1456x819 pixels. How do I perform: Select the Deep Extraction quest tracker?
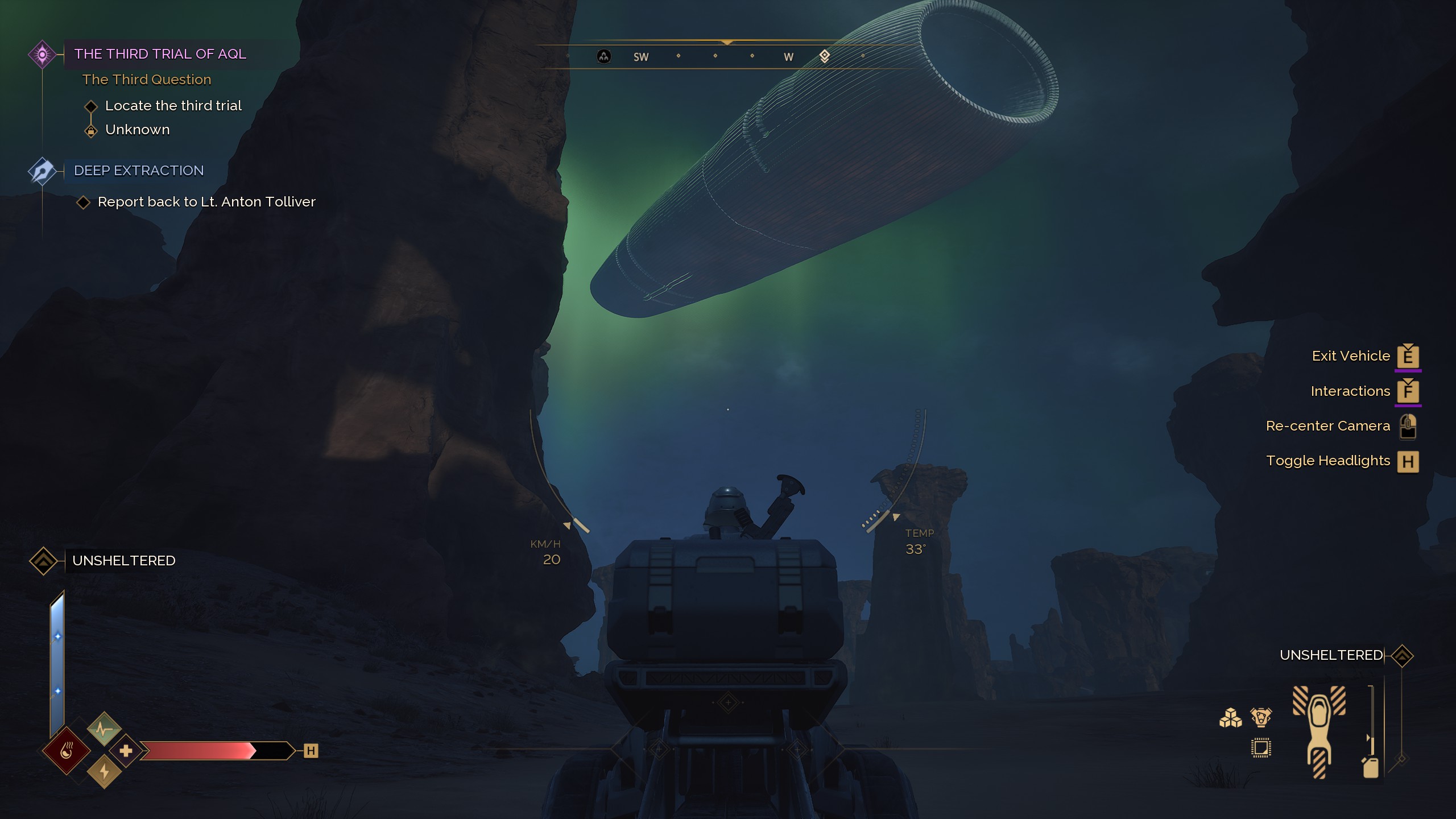139,171
